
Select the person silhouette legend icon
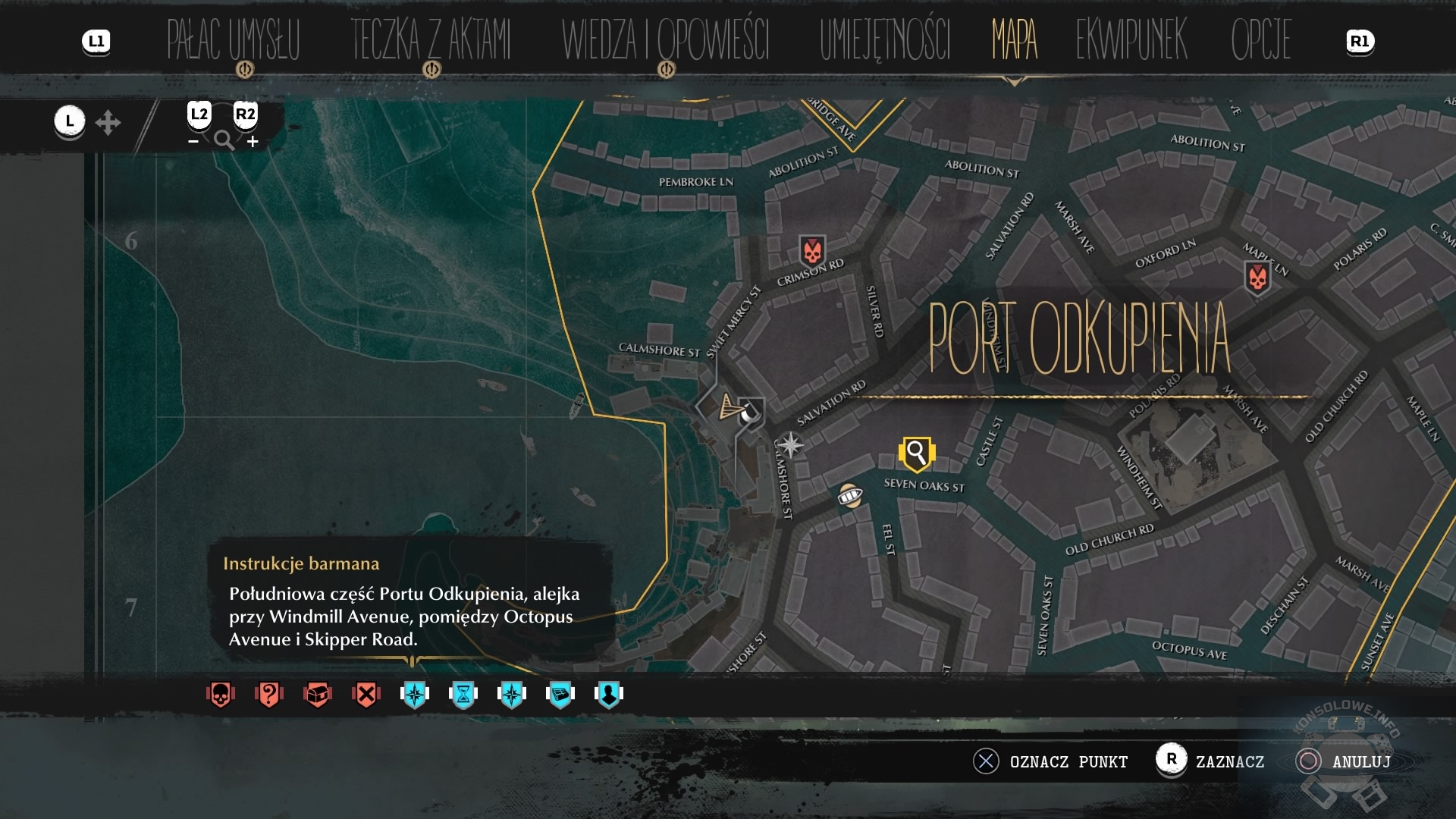pyautogui.click(x=608, y=694)
